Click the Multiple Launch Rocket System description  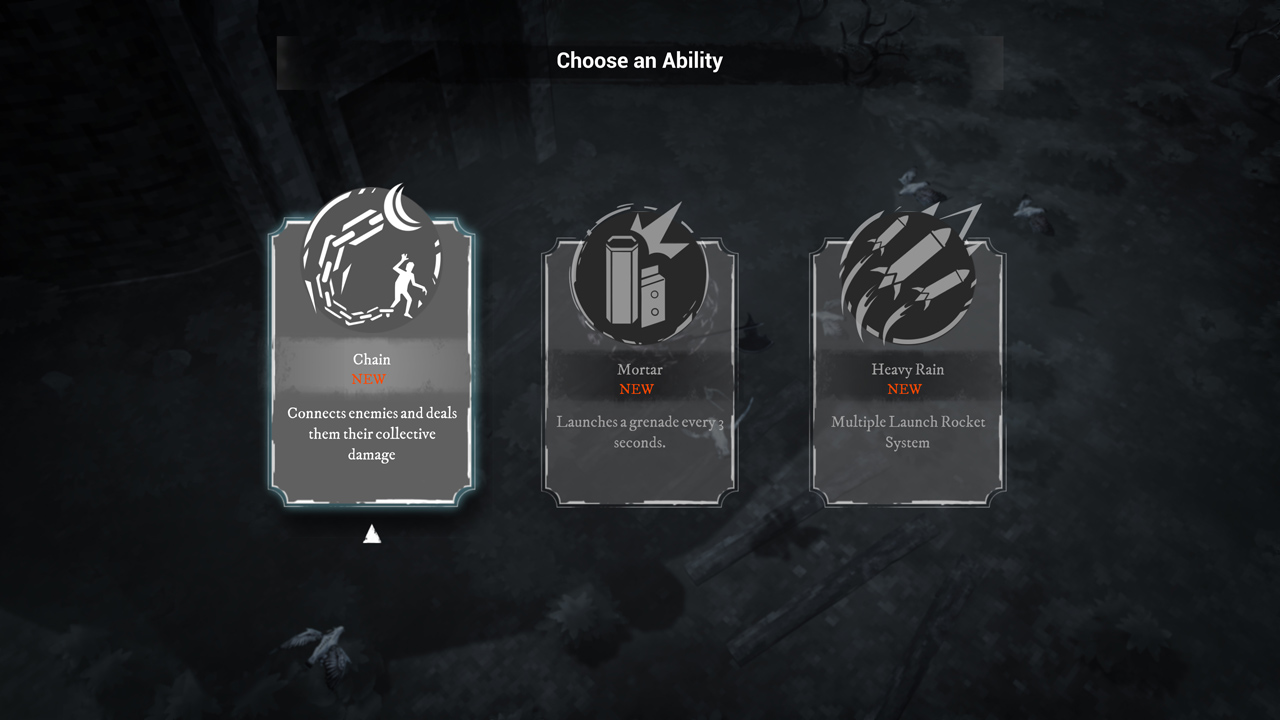[x=906, y=432]
